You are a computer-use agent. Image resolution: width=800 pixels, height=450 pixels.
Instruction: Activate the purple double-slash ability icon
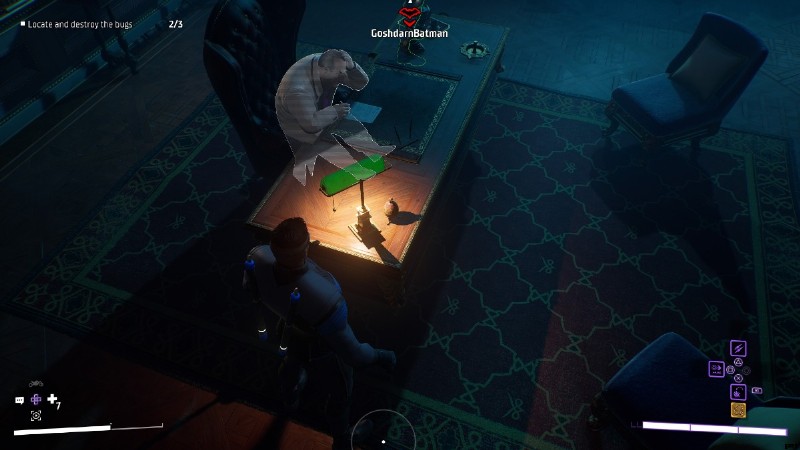738,348
